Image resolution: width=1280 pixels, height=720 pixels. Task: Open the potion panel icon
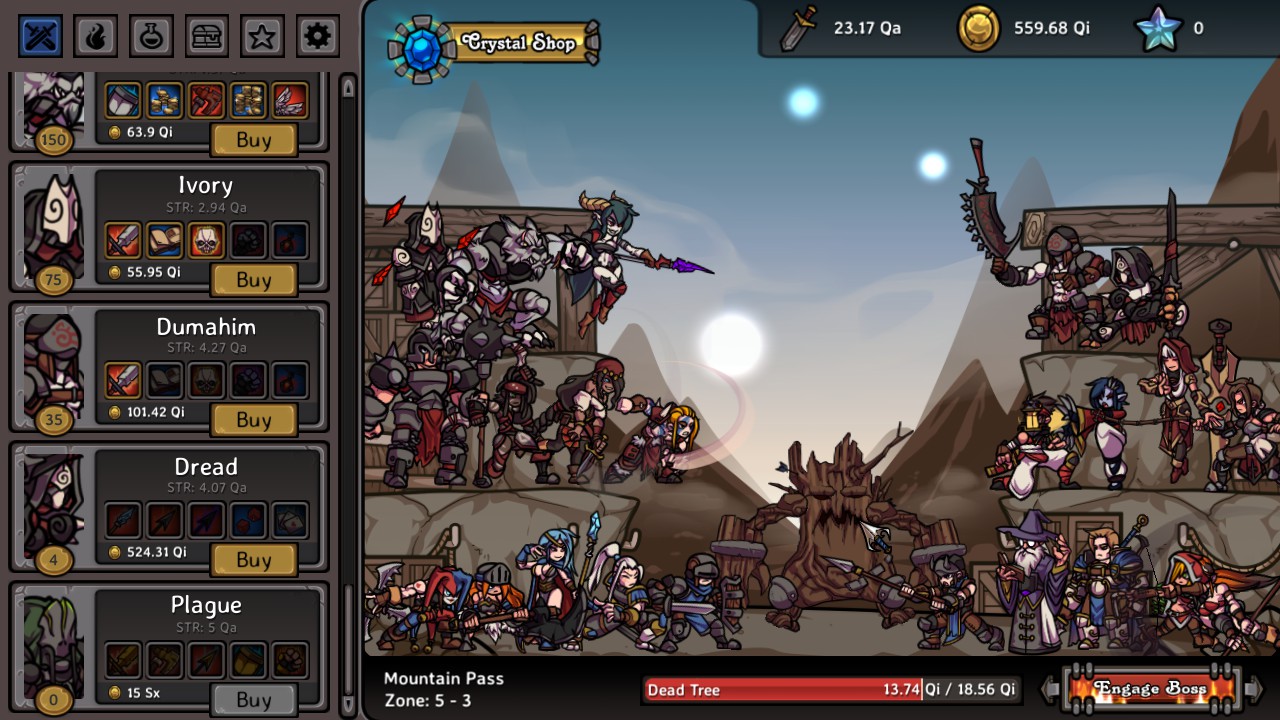point(149,35)
